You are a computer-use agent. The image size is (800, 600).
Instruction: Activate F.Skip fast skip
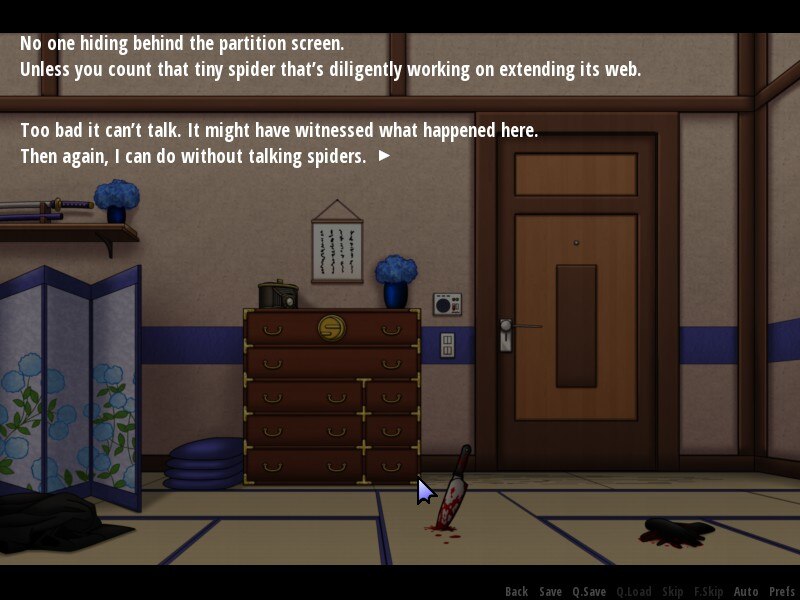(x=708, y=591)
